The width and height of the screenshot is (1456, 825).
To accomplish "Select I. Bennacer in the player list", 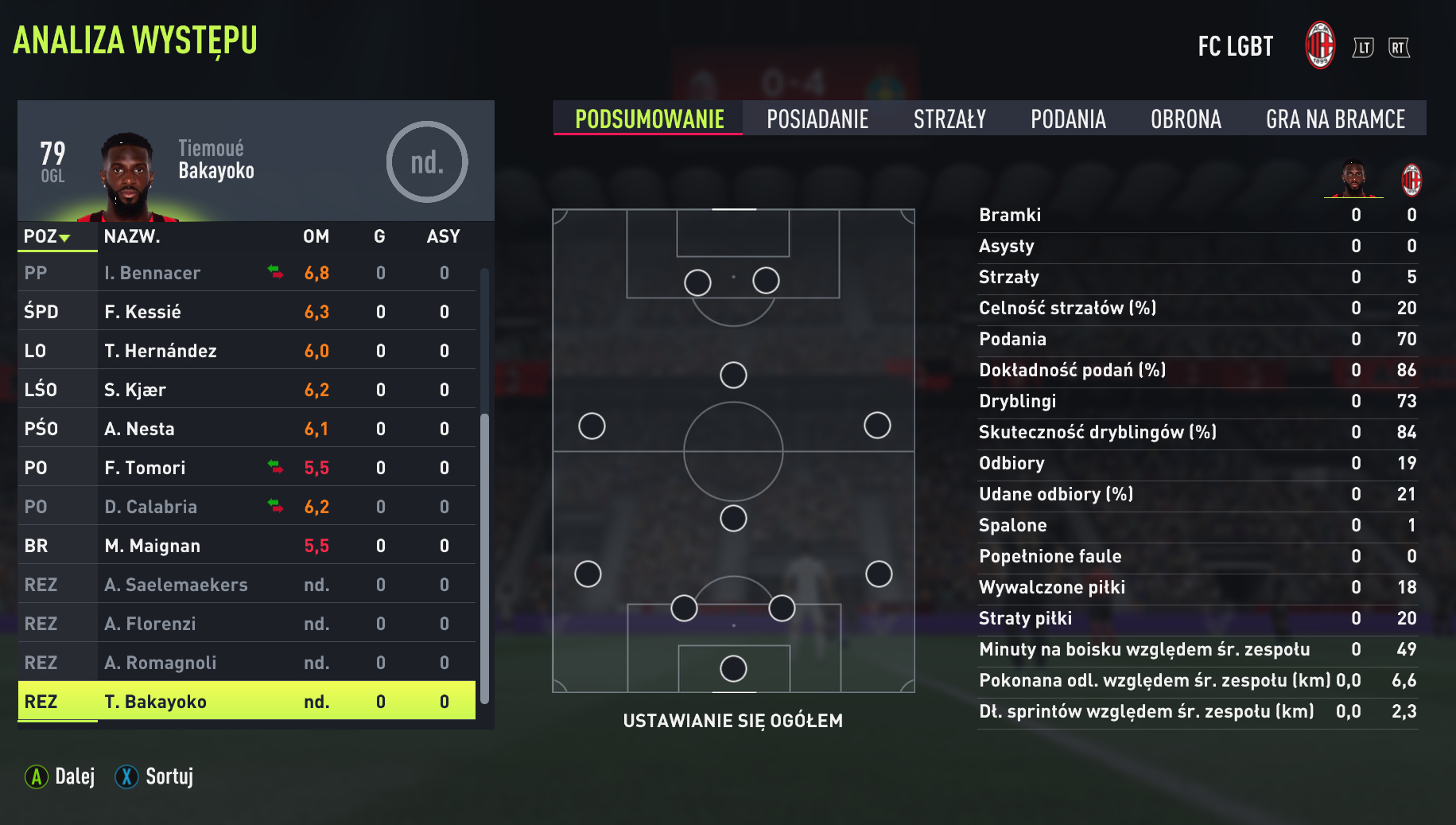I will click(x=247, y=273).
